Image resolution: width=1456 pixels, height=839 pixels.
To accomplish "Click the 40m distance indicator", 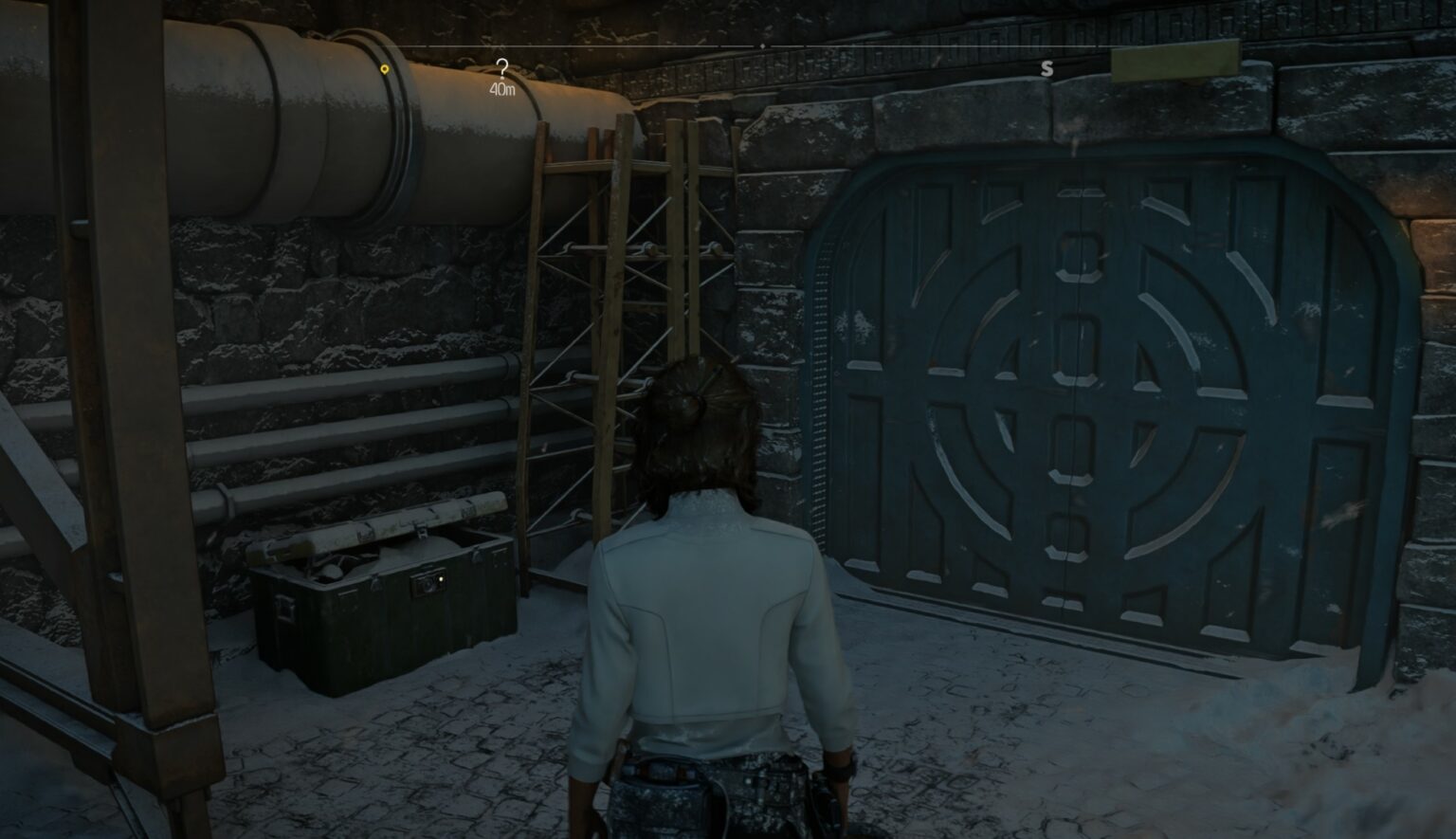I will coord(501,88).
